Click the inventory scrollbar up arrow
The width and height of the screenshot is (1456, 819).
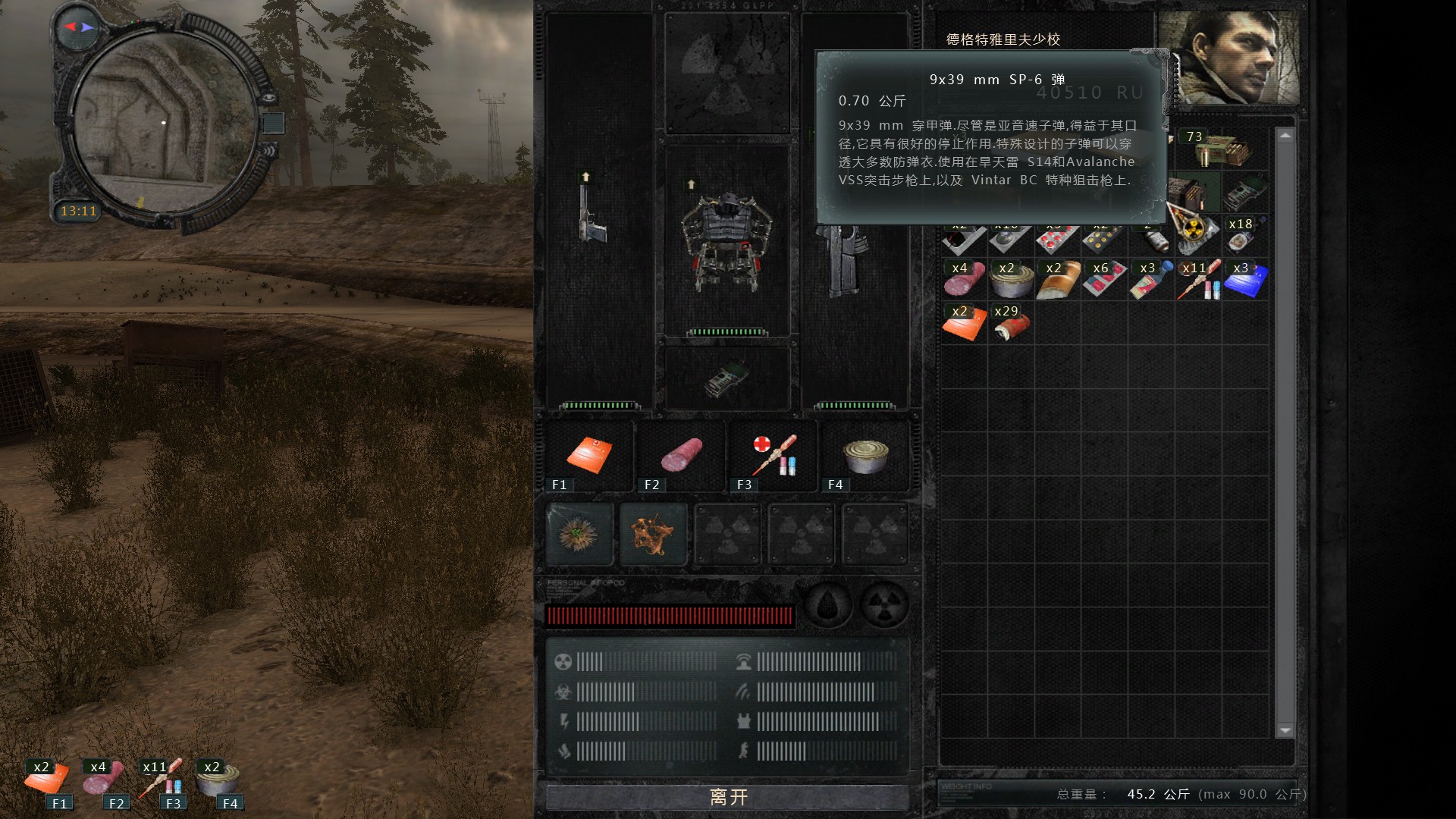[x=1285, y=136]
